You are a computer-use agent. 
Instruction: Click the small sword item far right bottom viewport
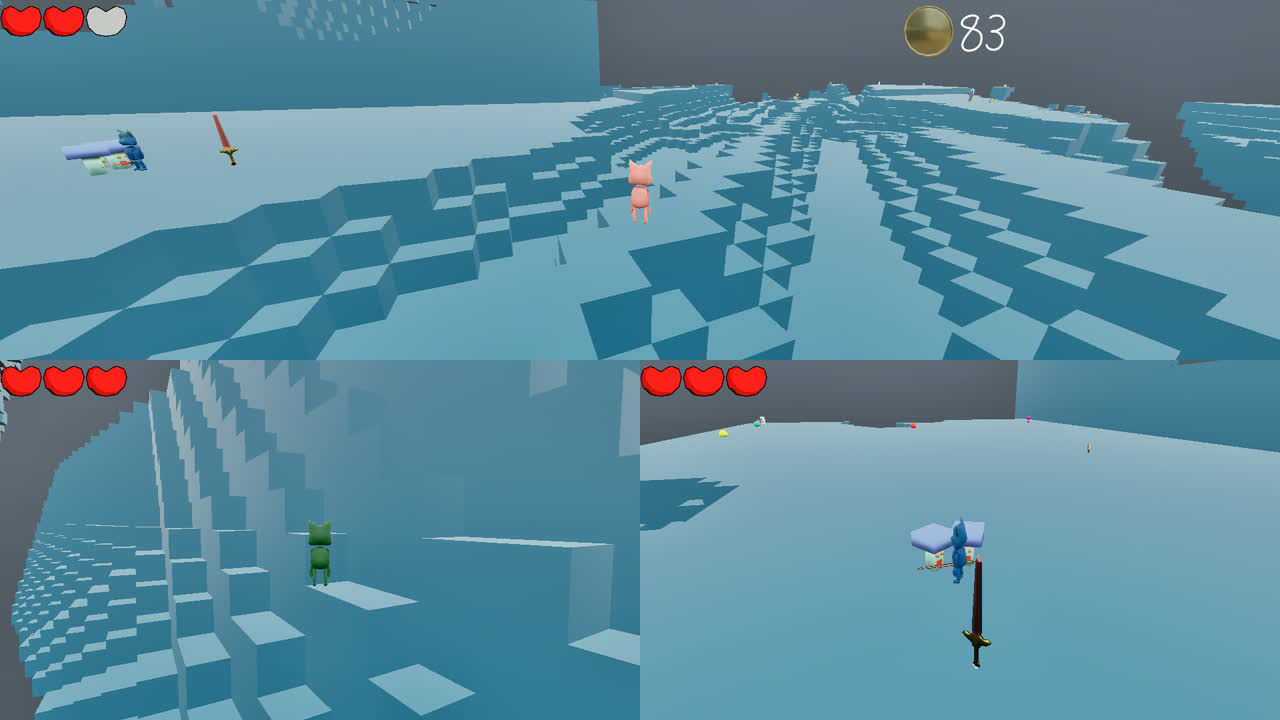pyautogui.click(x=1087, y=446)
